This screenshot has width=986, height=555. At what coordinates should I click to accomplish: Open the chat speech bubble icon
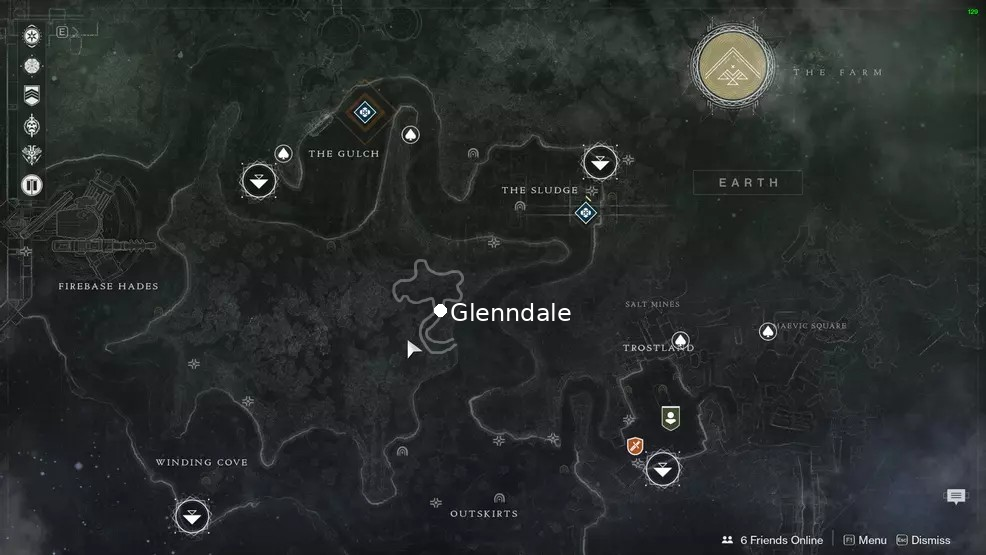pos(956,497)
